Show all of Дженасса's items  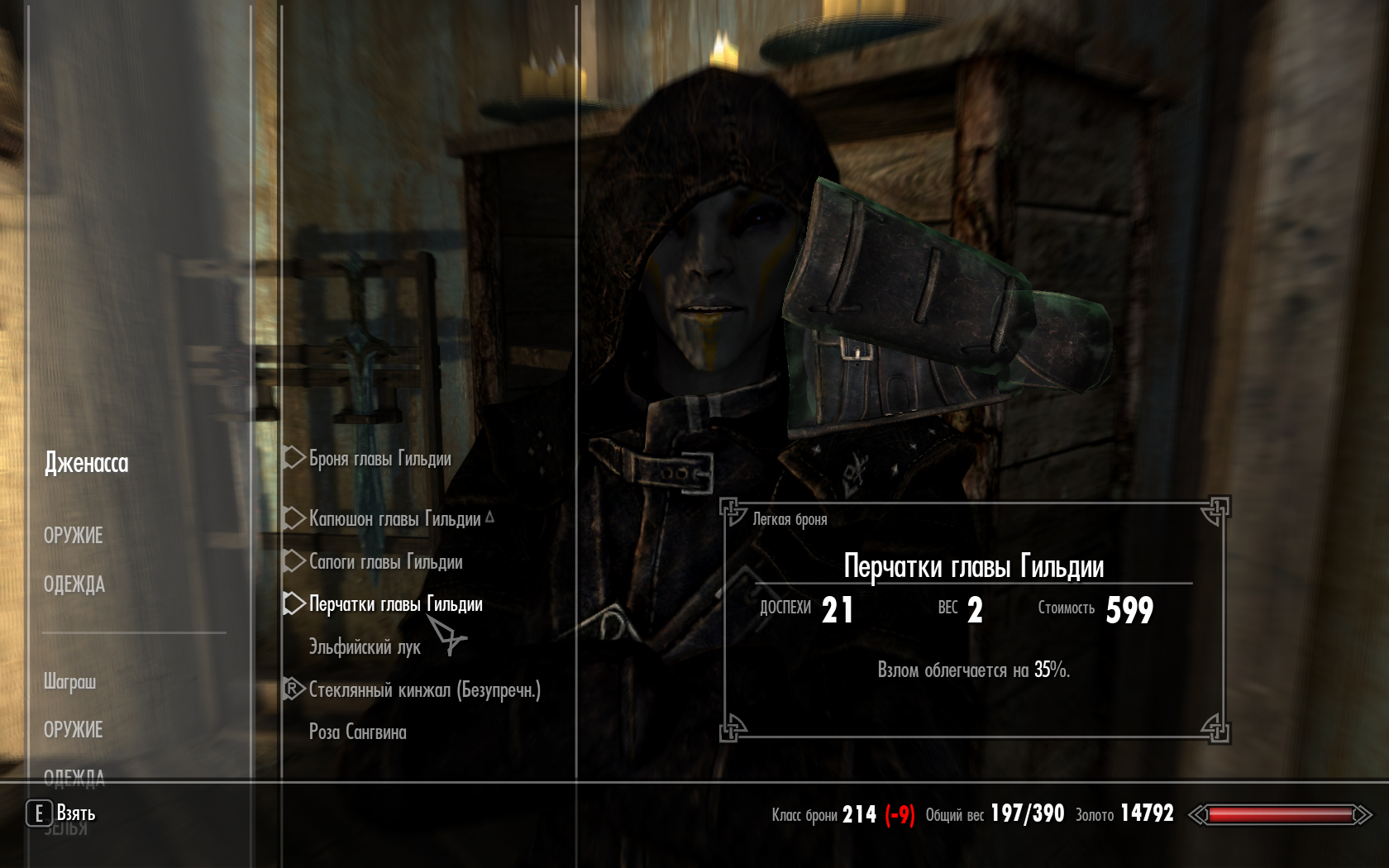click(87, 463)
